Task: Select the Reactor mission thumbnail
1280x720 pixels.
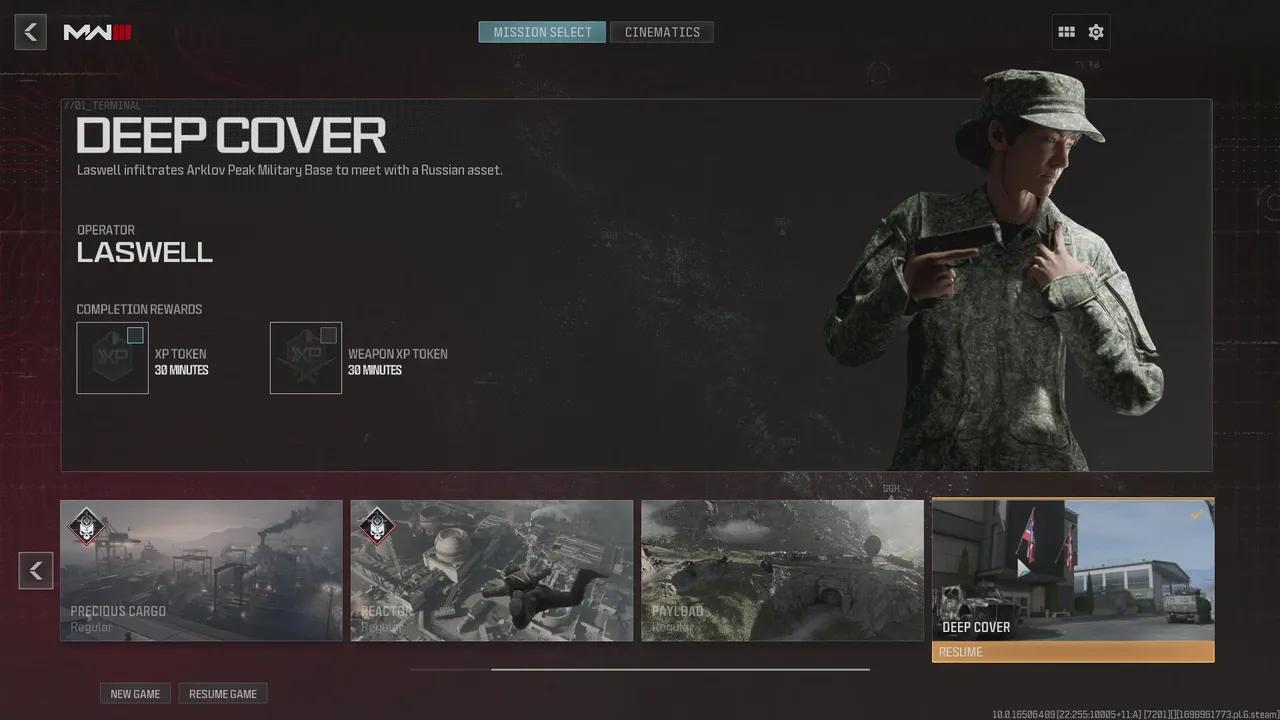Action: click(491, 569)
